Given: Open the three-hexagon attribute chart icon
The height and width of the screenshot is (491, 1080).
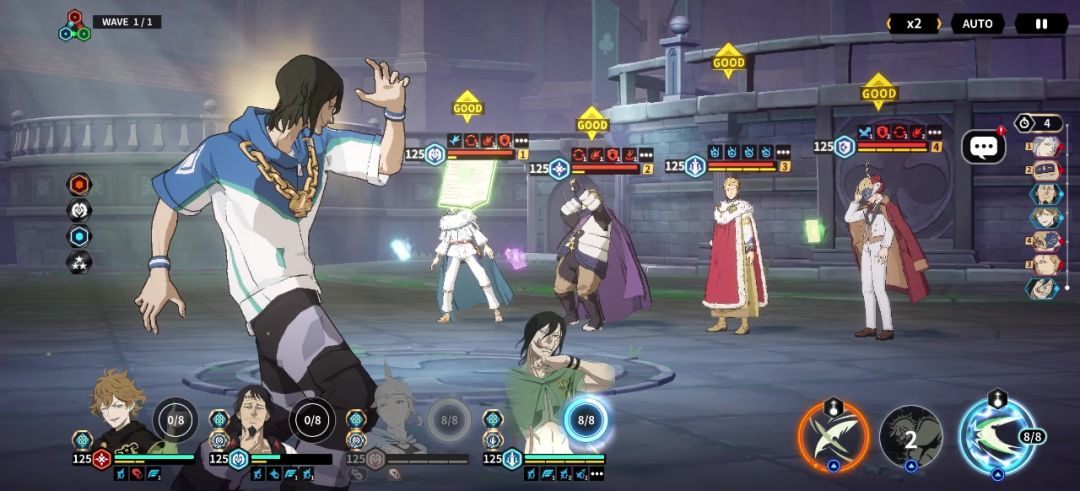Looking at the screenshot, I should [74, 26].
